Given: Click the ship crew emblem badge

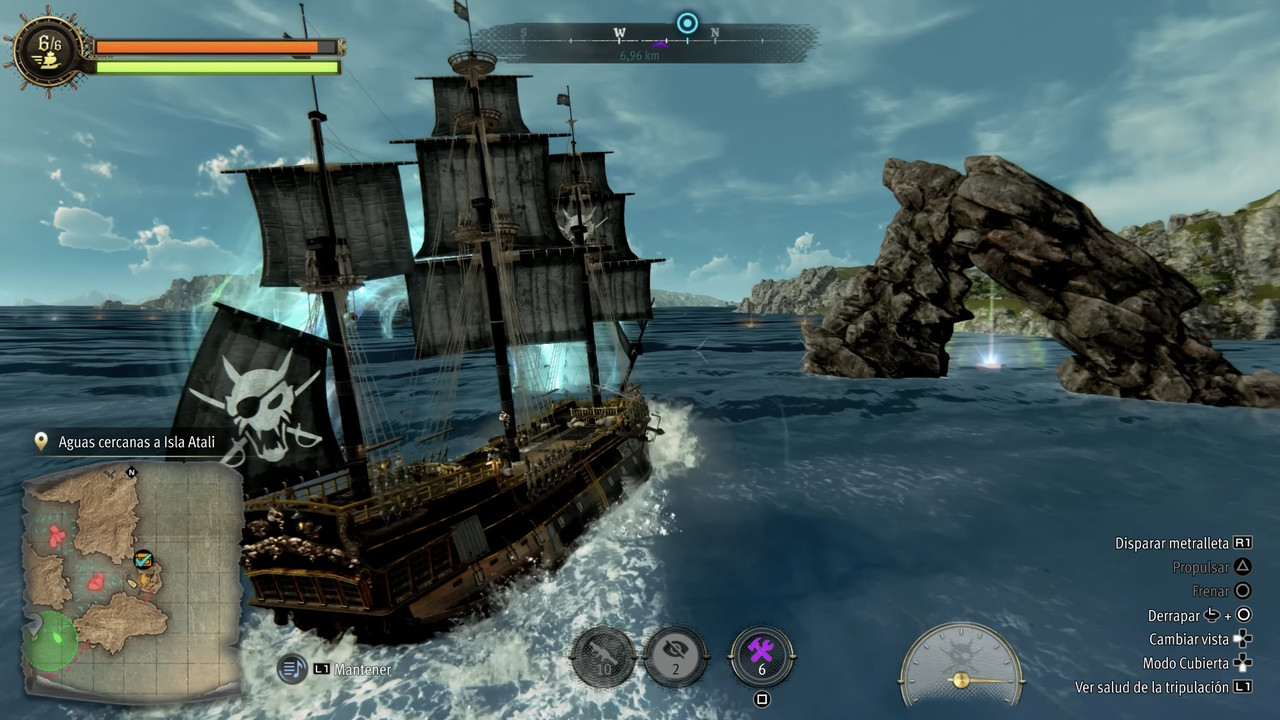Looking at the screenshot, I should point(48,50).
